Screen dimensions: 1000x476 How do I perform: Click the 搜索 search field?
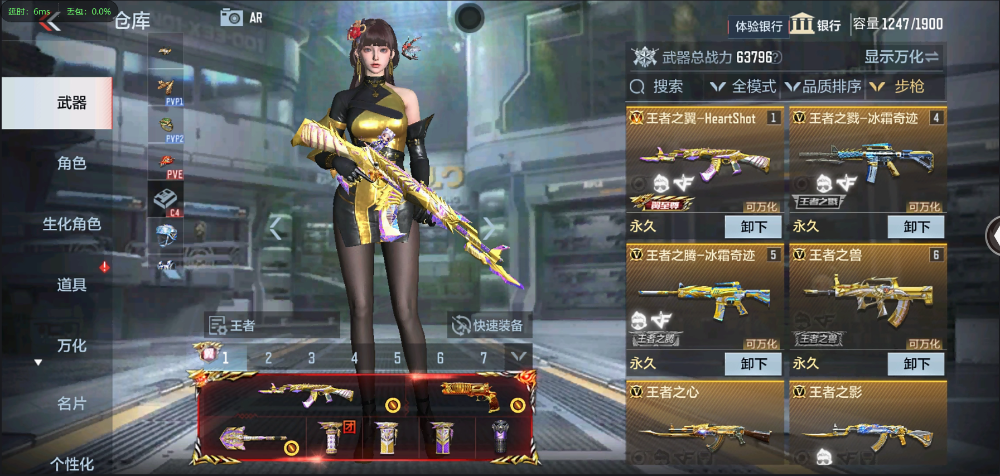[667, 87]
